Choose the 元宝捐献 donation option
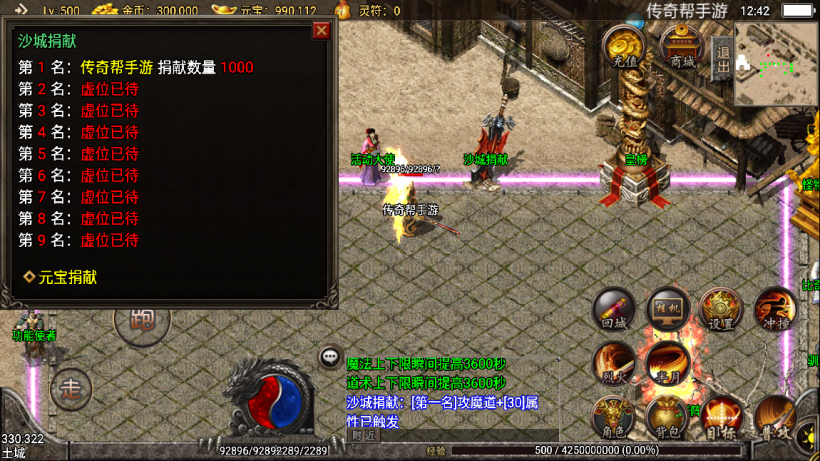This screenshot has width=820, height=461. (x=62, y=277)
